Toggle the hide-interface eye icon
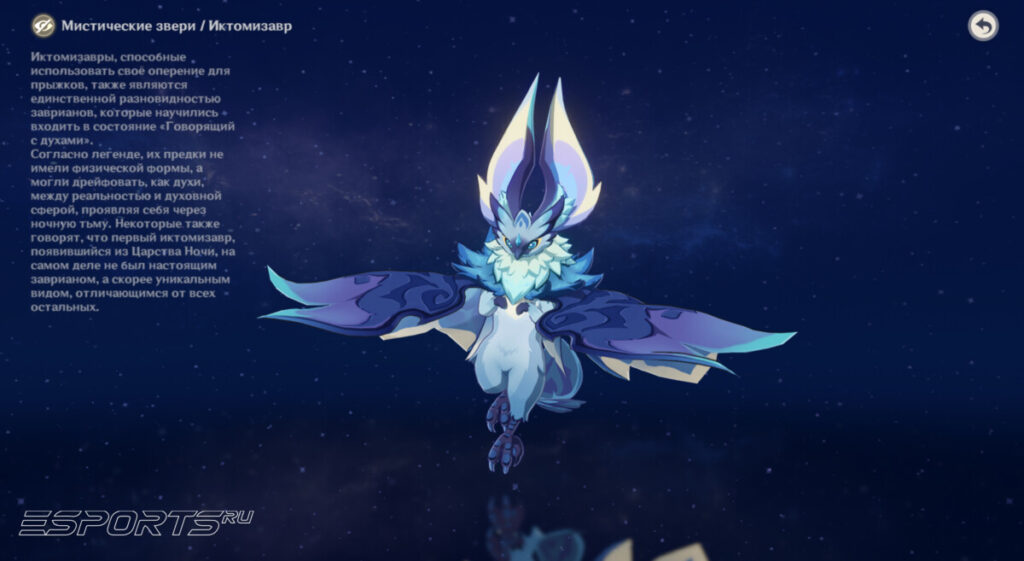Screen dimensions: 1024x561 point(43,26)
